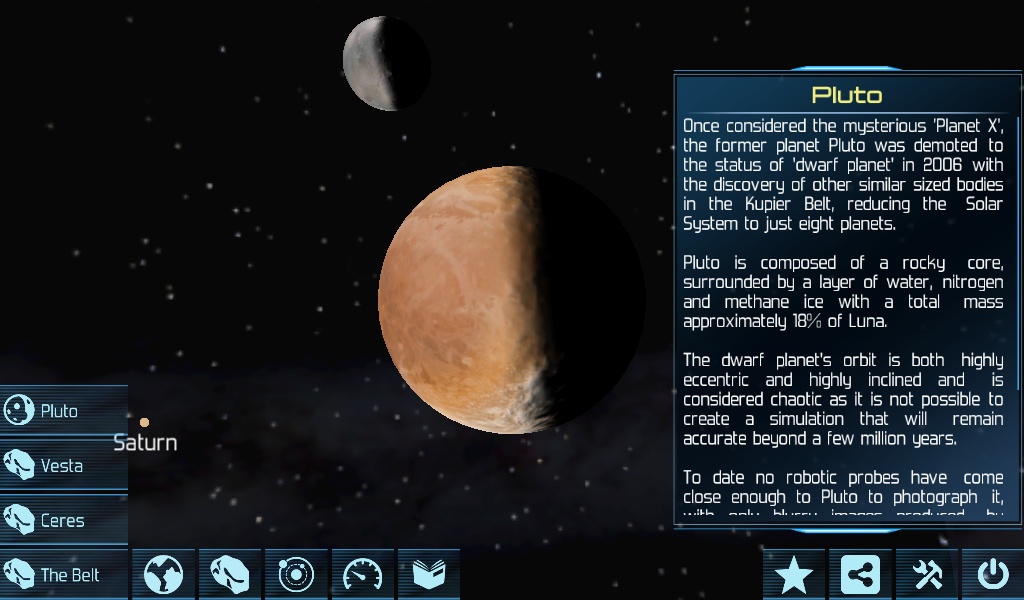Open the planets globe category
1024x600 pixels.
click(x=163, y=575)
